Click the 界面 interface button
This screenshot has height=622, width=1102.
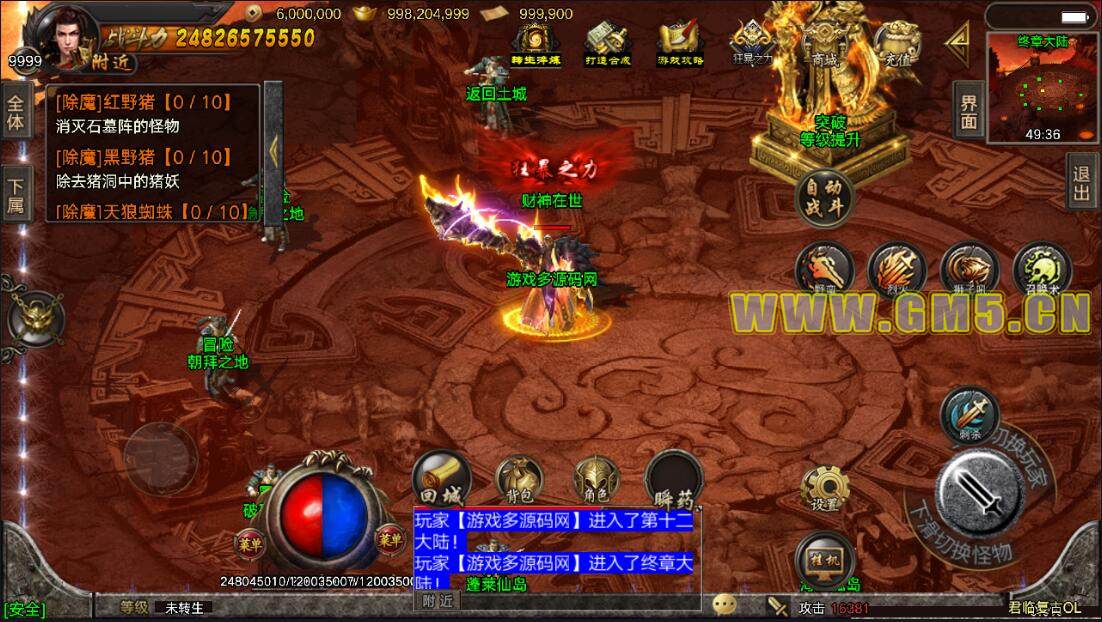point(968,110)
